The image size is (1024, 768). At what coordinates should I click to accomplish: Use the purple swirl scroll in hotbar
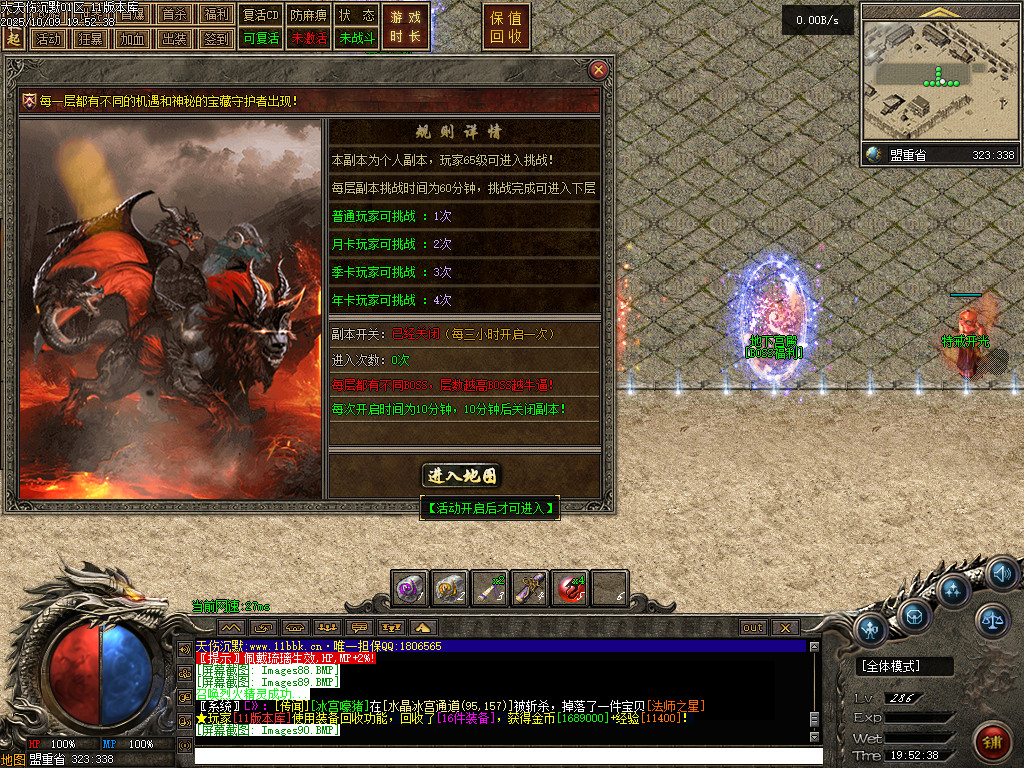point(410,589)
